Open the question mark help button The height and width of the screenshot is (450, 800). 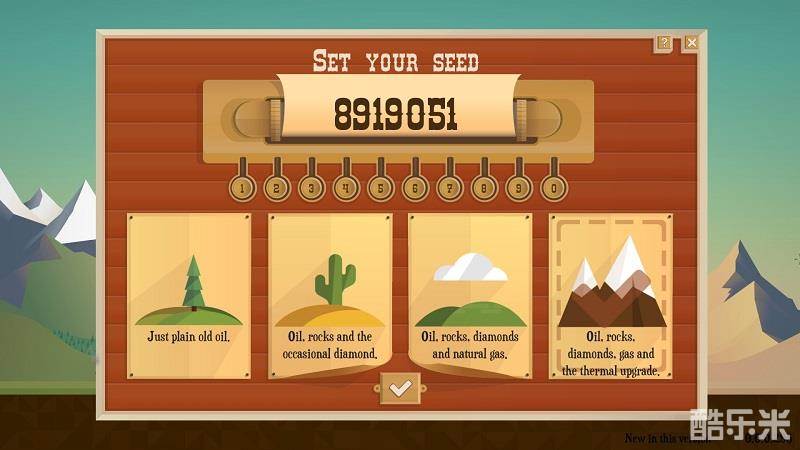pos(663,43)
